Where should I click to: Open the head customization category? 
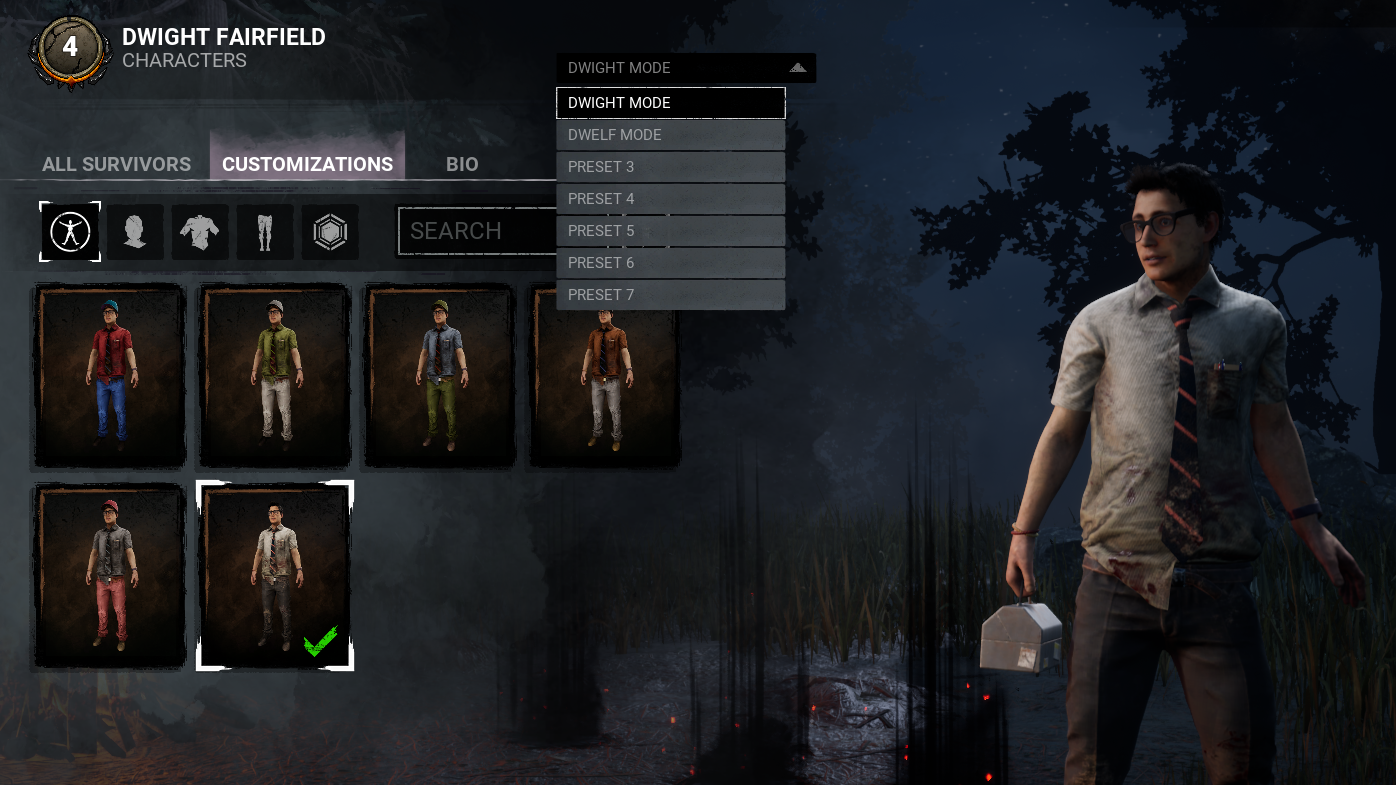point(135,231)
